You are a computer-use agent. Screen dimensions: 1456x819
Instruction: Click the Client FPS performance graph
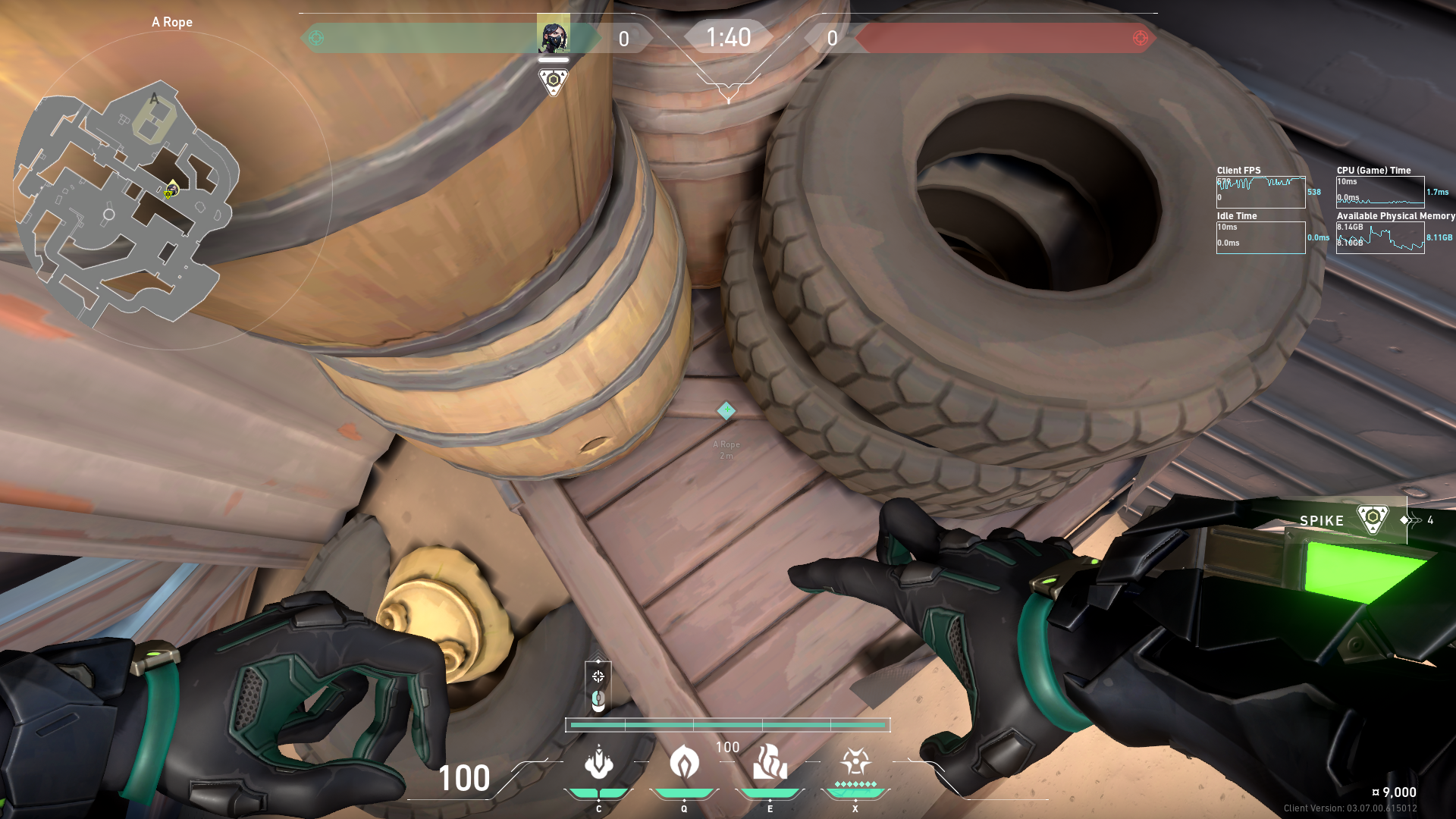[x=1260, y=192]
